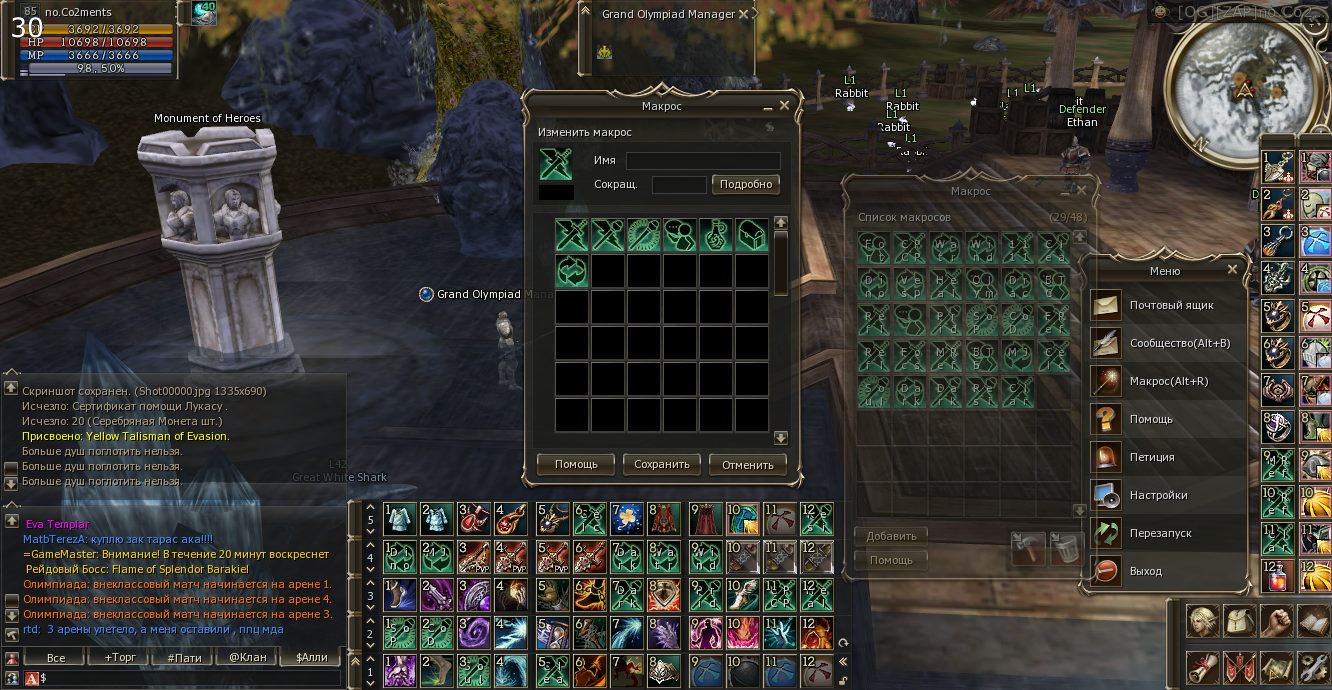Select Выход to exit the game
The height and width of the screenshot is (690, 1332).
click(x=1146, y=571)
